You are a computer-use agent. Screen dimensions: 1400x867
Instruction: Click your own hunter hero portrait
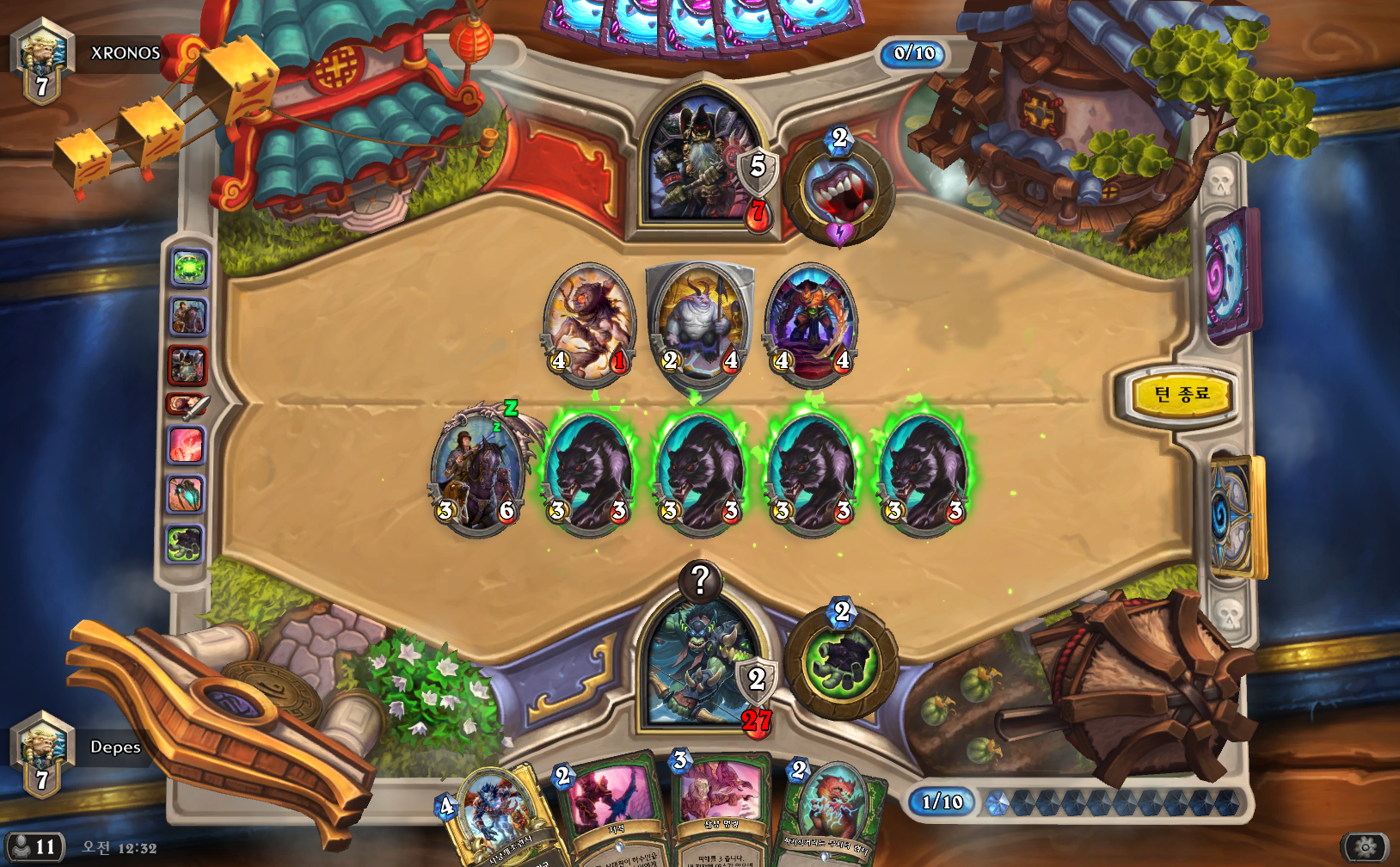click(x=698, y=667)
